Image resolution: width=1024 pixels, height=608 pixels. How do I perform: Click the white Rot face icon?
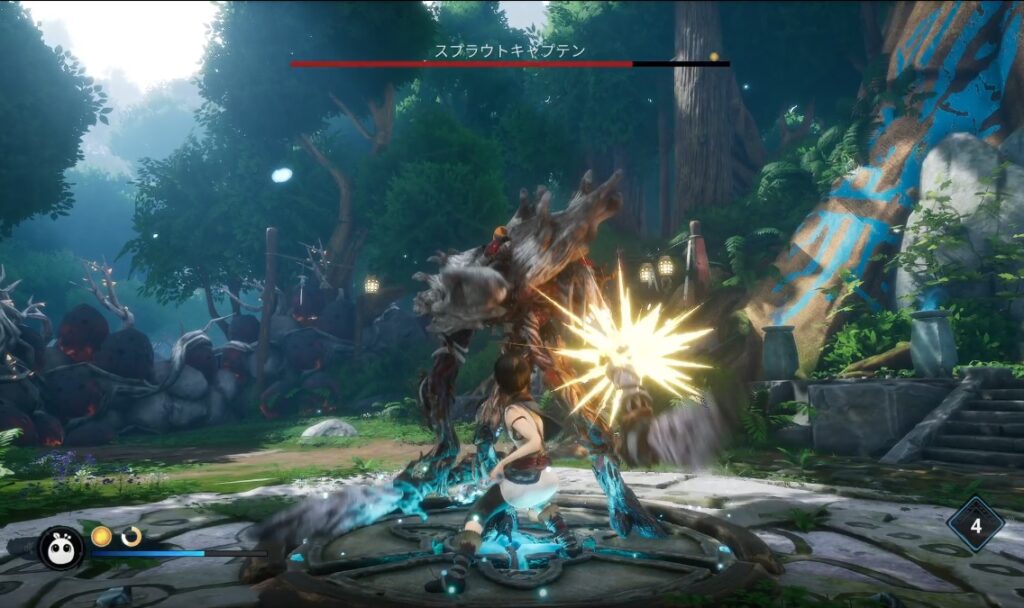(60, 548)
